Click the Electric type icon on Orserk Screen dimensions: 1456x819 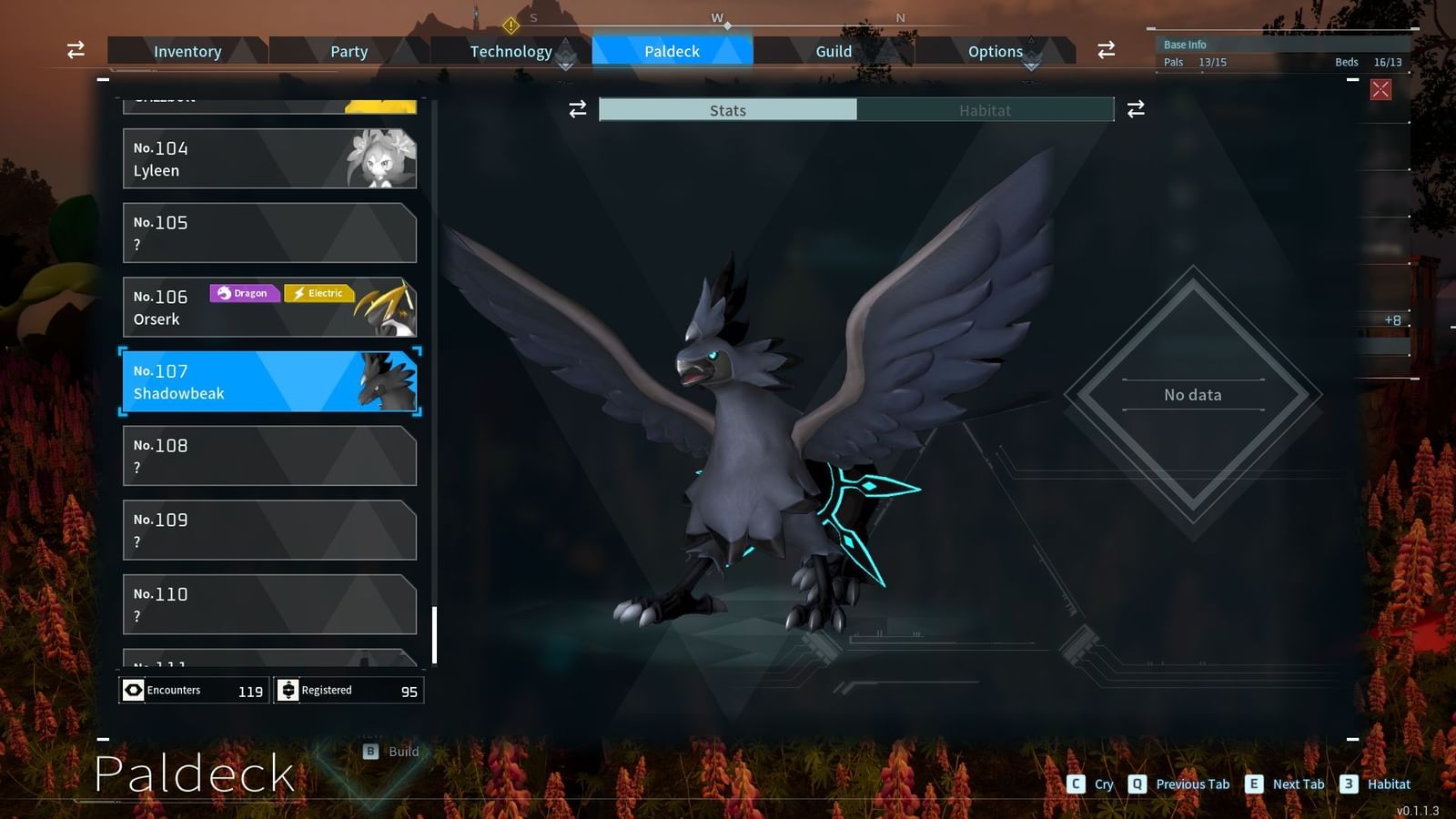click(318, 293)
